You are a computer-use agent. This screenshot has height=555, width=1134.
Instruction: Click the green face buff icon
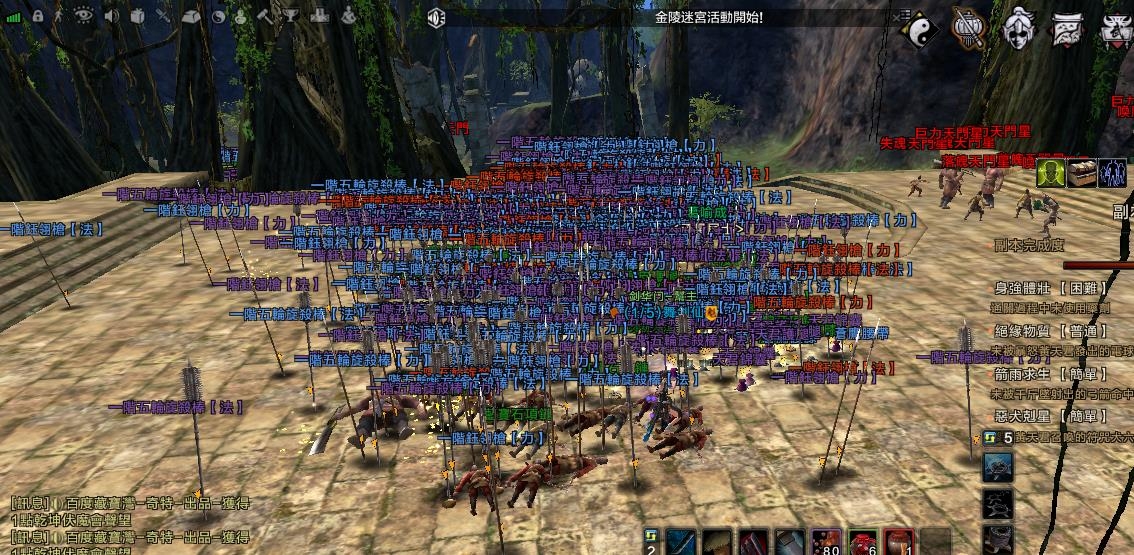coord(1049,173)
